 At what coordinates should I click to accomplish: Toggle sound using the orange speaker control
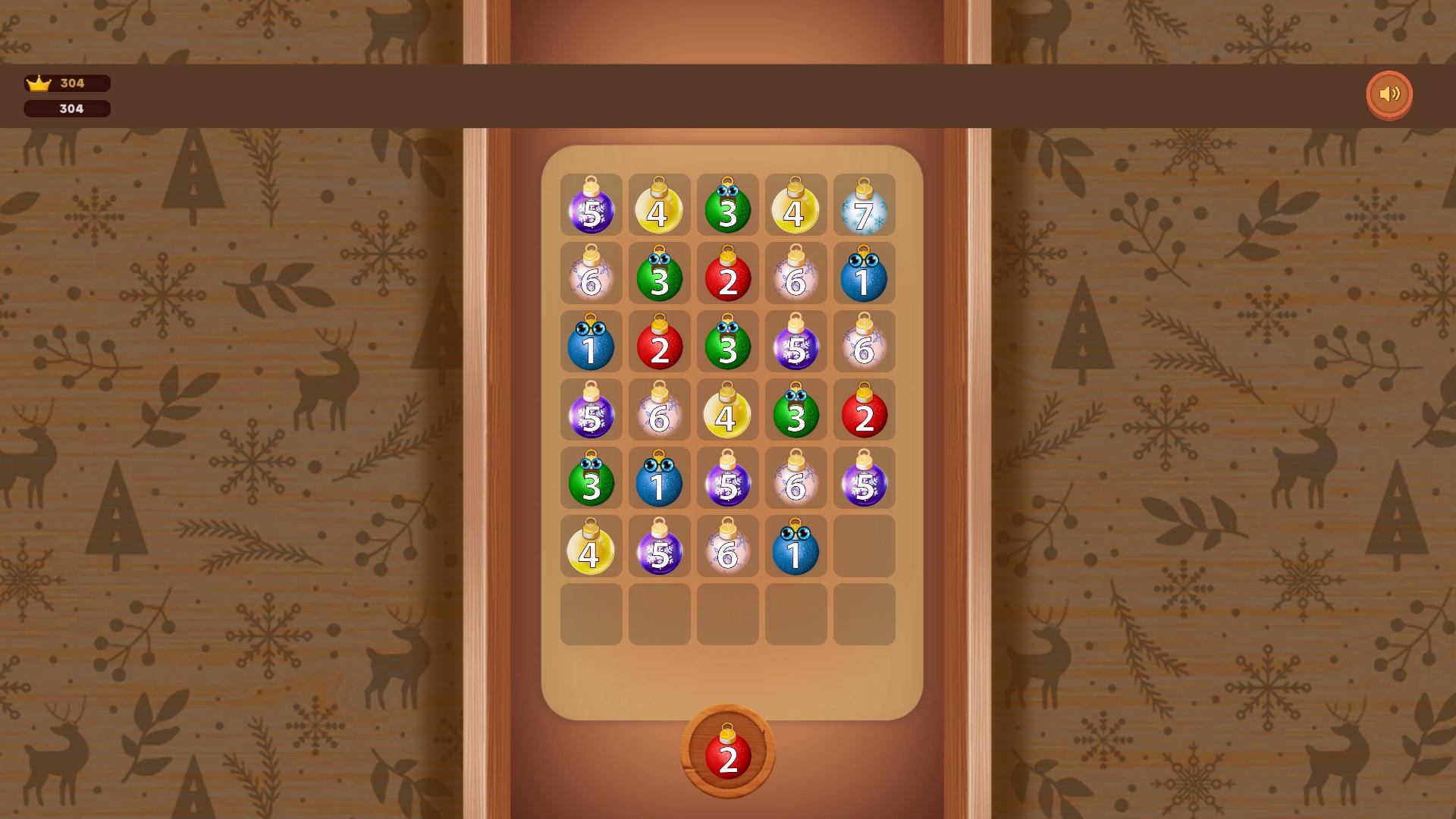coord(1389,94)
